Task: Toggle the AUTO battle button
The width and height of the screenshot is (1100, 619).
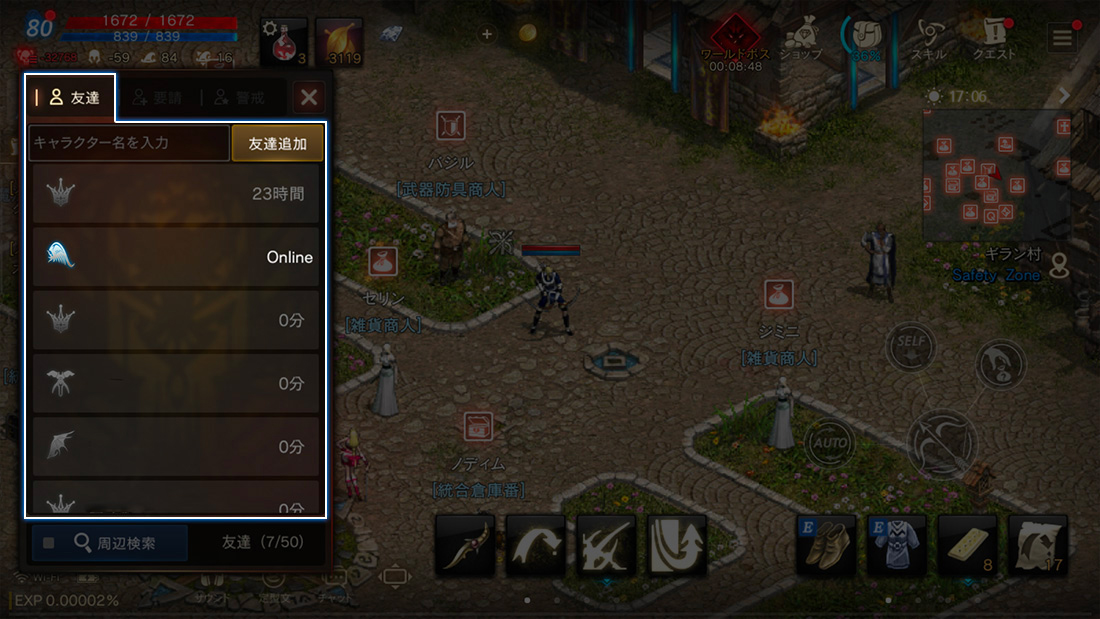Action: click(x=829, y=441)
